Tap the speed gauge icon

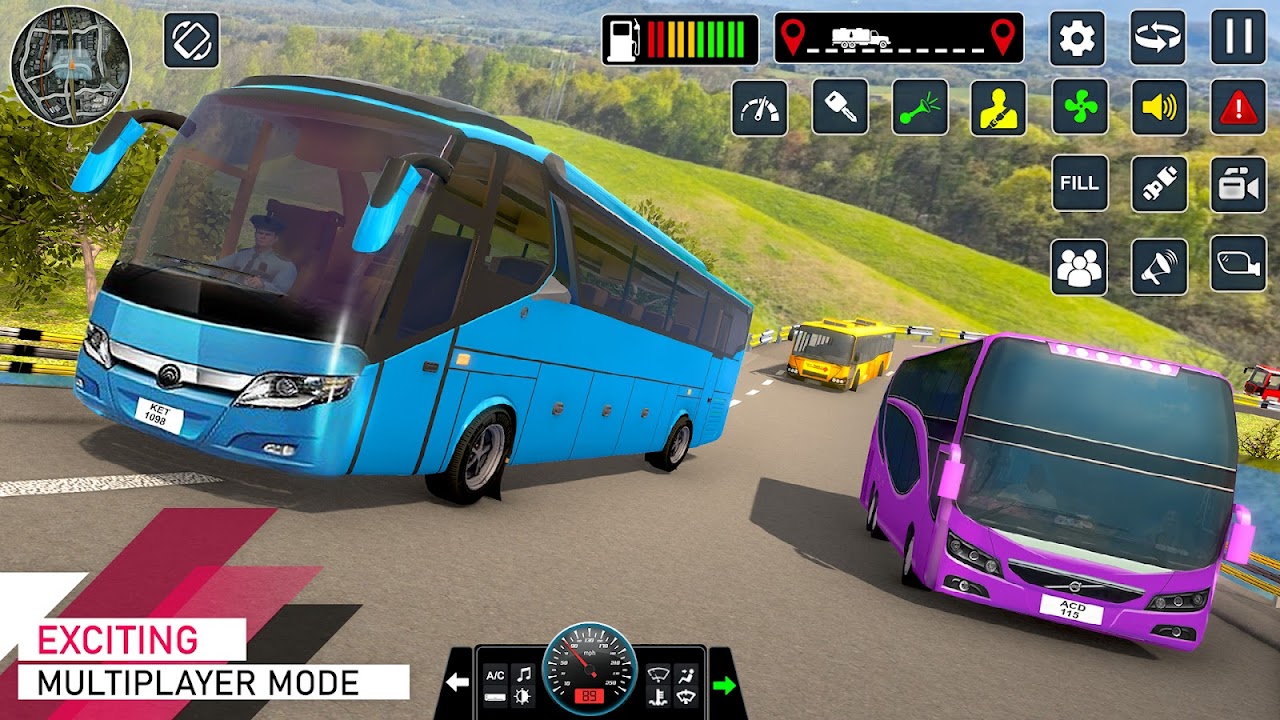[x=759, y=107]
